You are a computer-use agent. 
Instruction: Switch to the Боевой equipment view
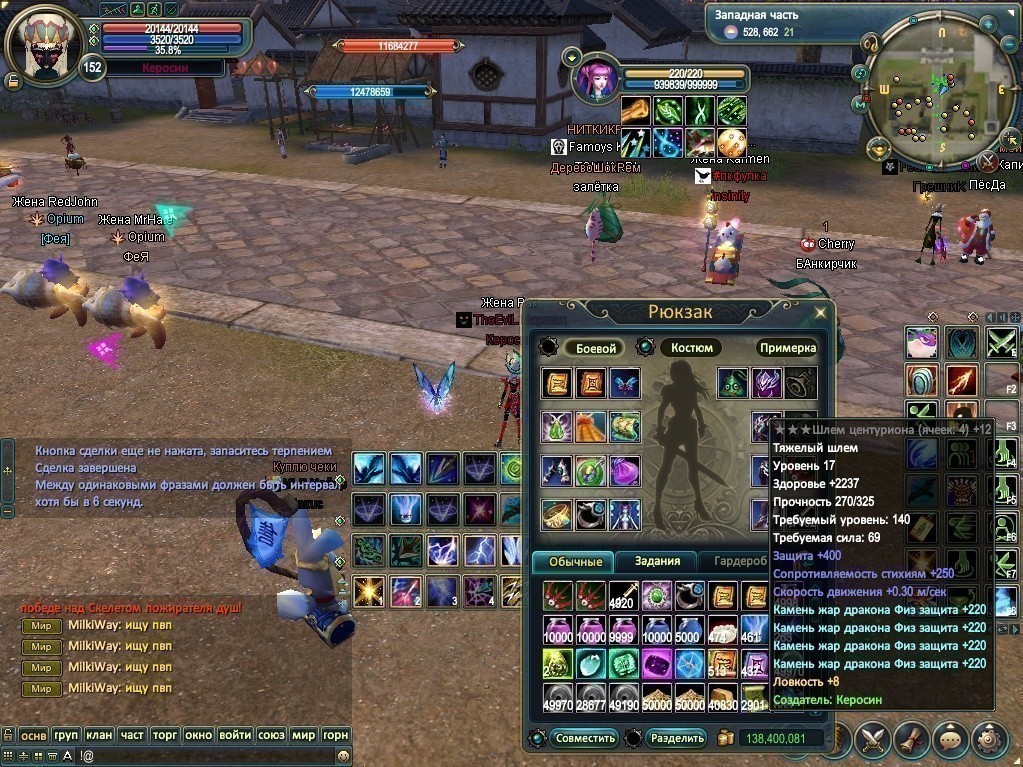tap(593, 348)
